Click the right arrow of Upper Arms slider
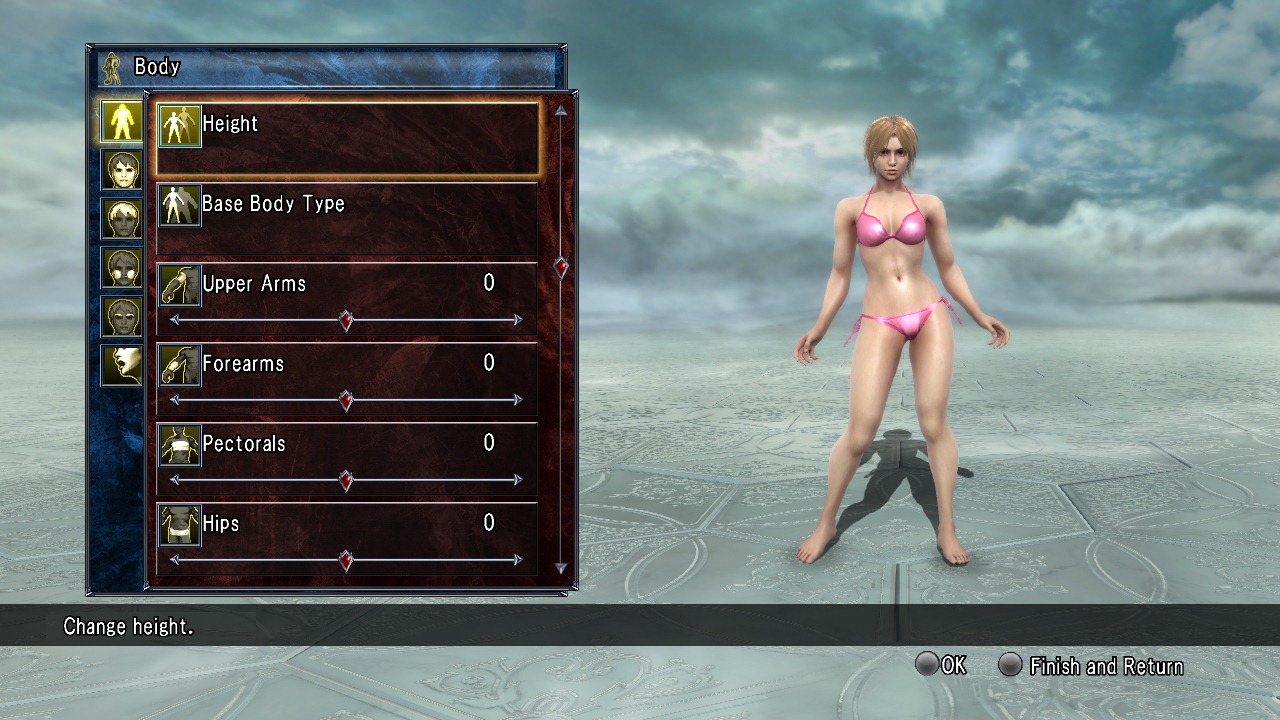This screenshot has width=1280, height=720. pos(518,321)
